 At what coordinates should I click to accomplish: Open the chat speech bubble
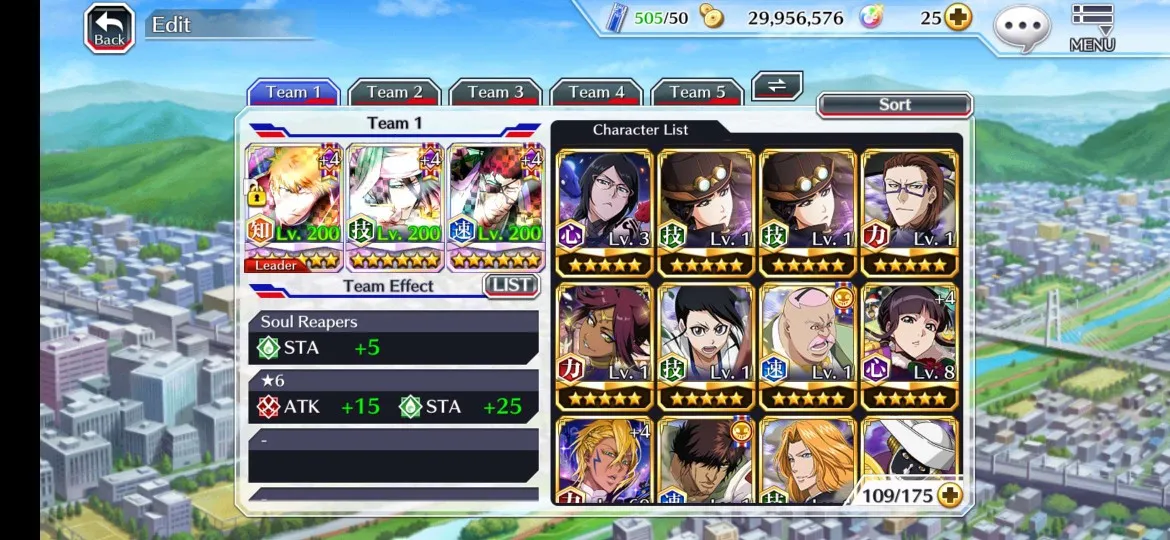click(1022, 28)
